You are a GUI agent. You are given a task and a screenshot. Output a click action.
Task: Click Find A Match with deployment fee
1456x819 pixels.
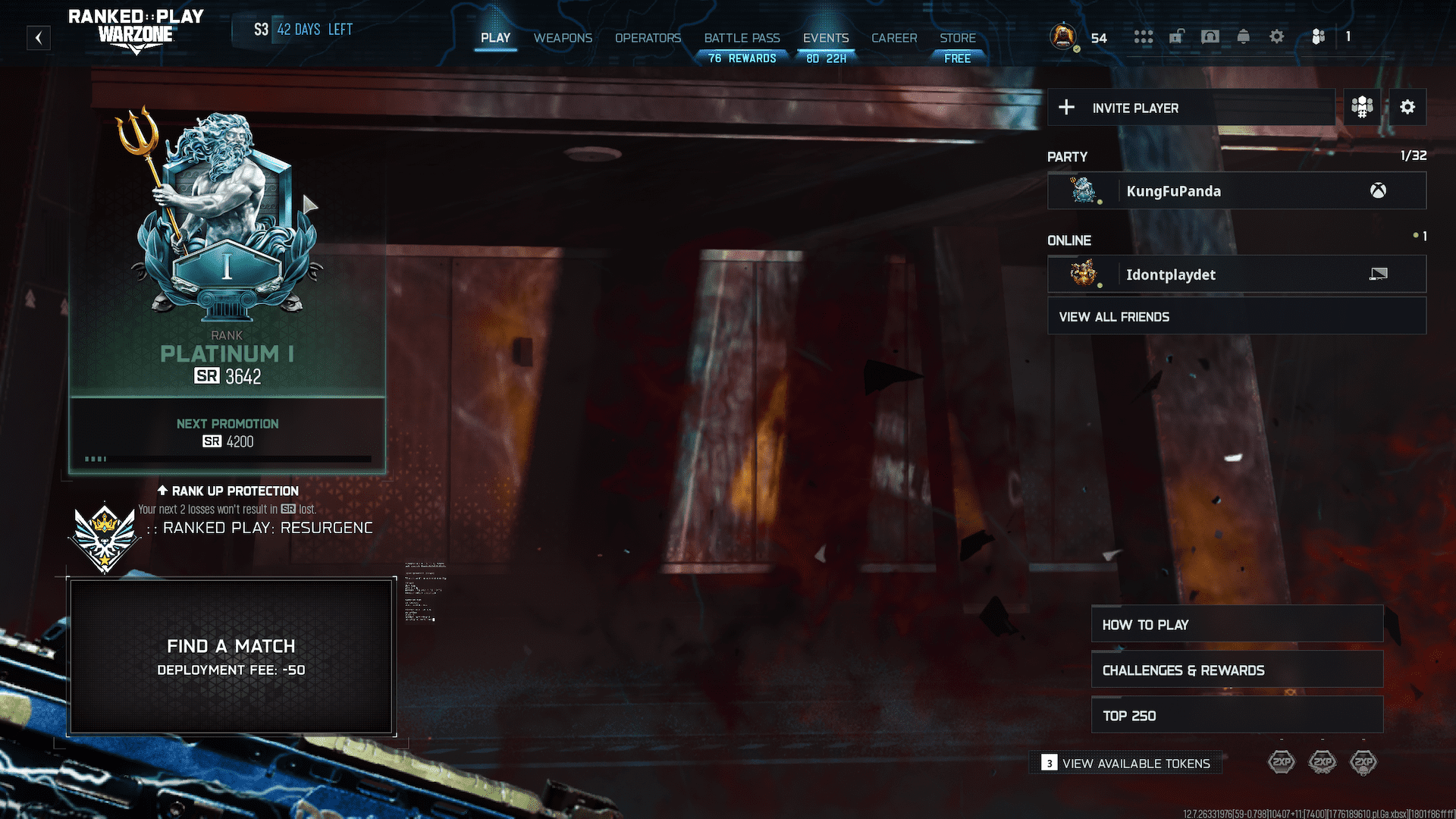[231, 655]
